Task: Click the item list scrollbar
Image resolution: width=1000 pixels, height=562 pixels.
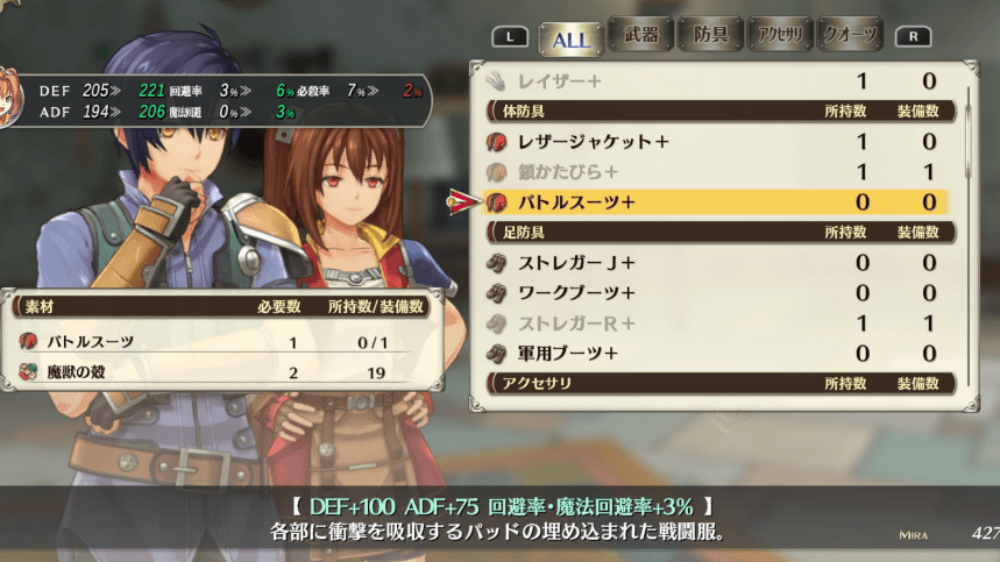Action: [968, 130]
